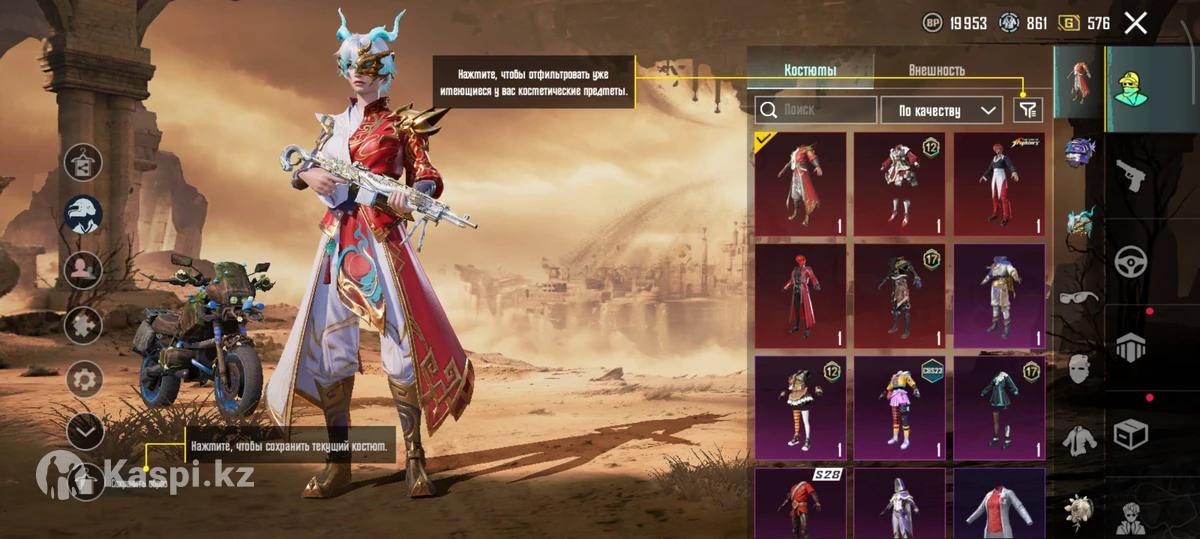Choose the S28 red outfit
This screenshot has width=1200, height=539.
pos(800,502)
